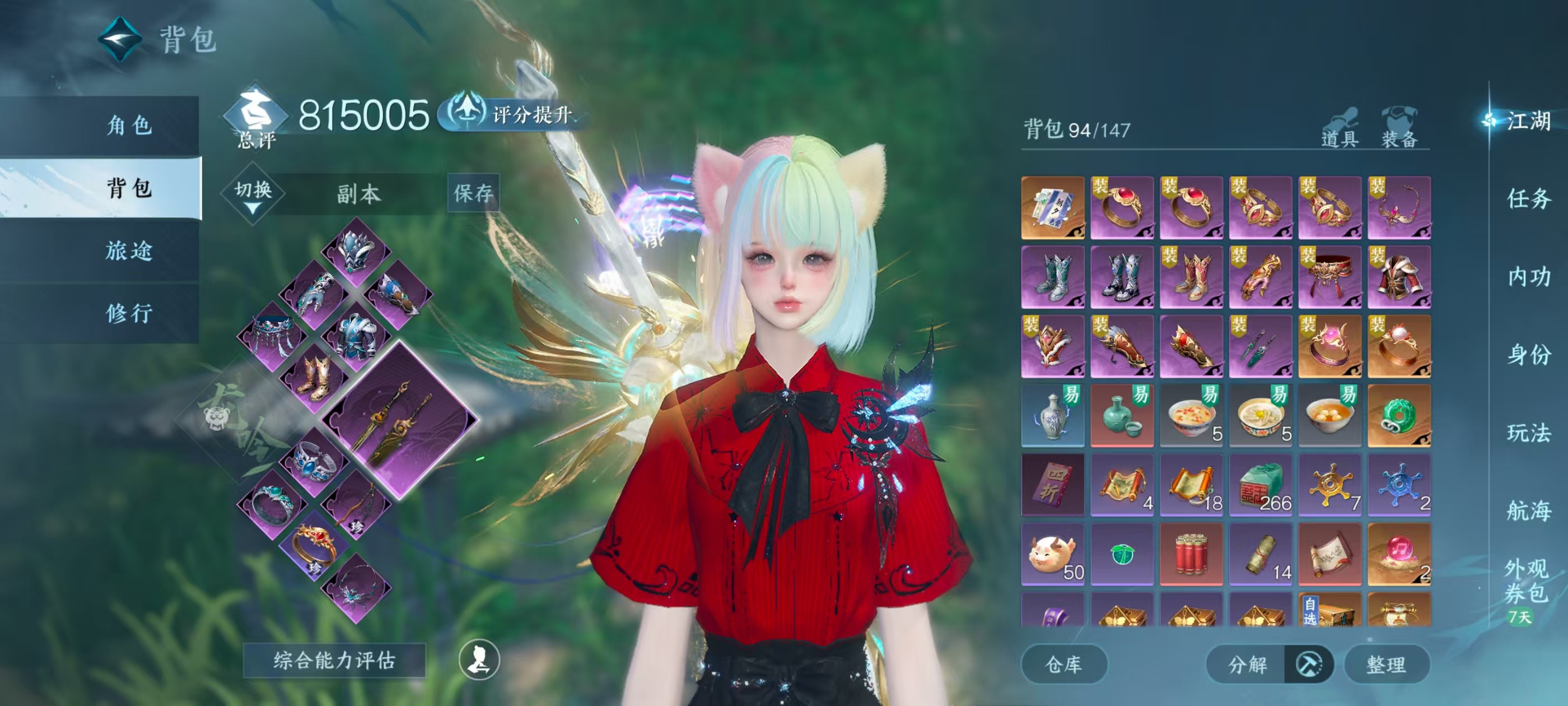The image size is (1568, 706).
Task: Click the 分解 button
Action: point(1247,664)
